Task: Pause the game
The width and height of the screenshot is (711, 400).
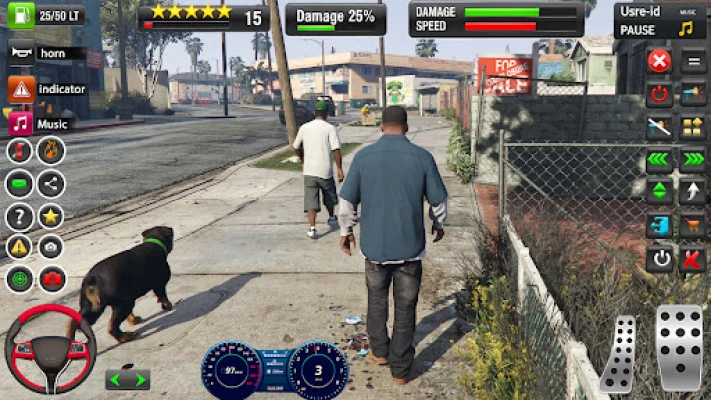Action: coord(637,30)
